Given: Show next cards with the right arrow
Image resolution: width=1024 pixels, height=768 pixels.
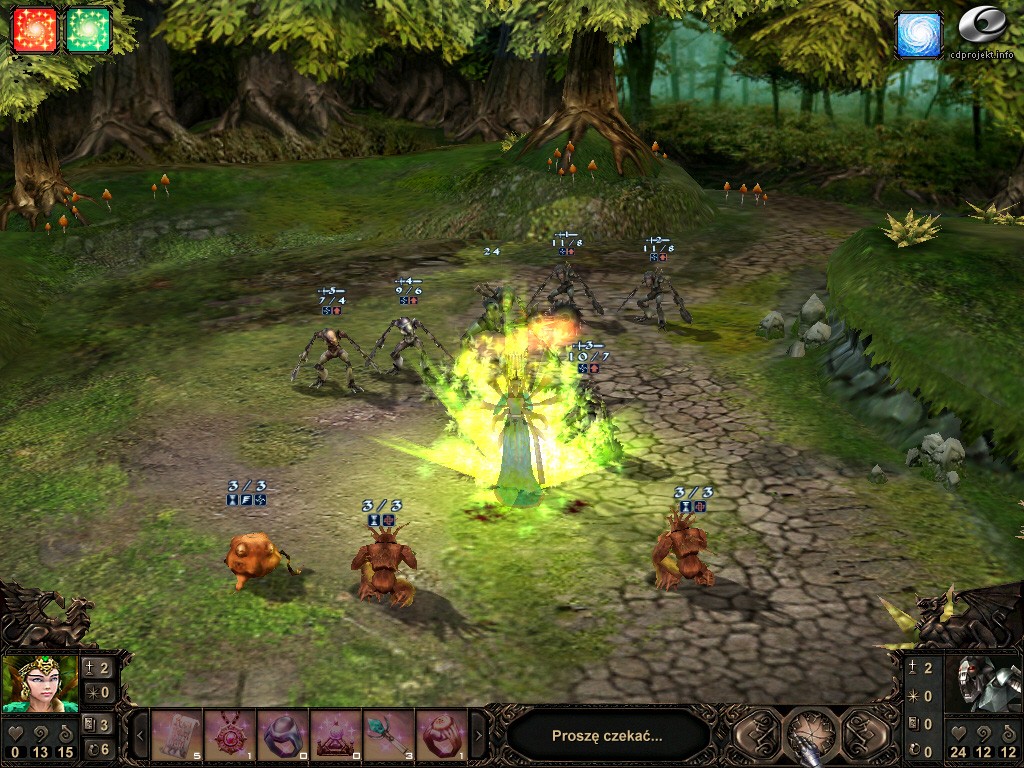Looking at the screenshot, I should pos(477,737).
